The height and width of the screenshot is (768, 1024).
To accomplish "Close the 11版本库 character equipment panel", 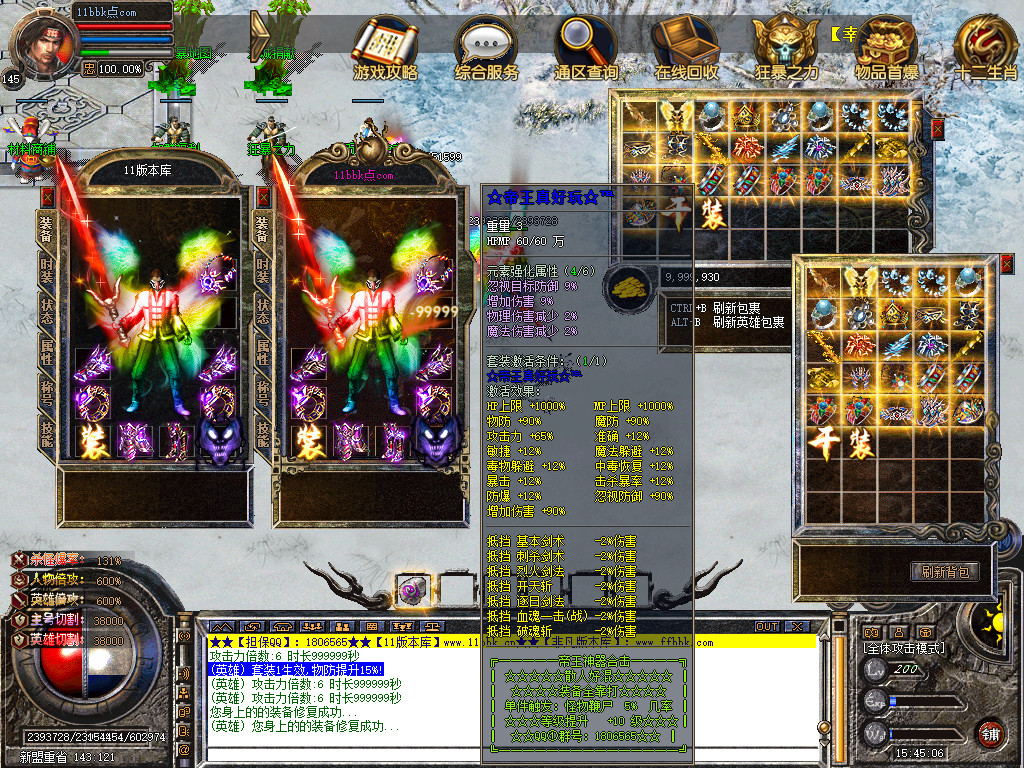I will [x=47, y=198].
